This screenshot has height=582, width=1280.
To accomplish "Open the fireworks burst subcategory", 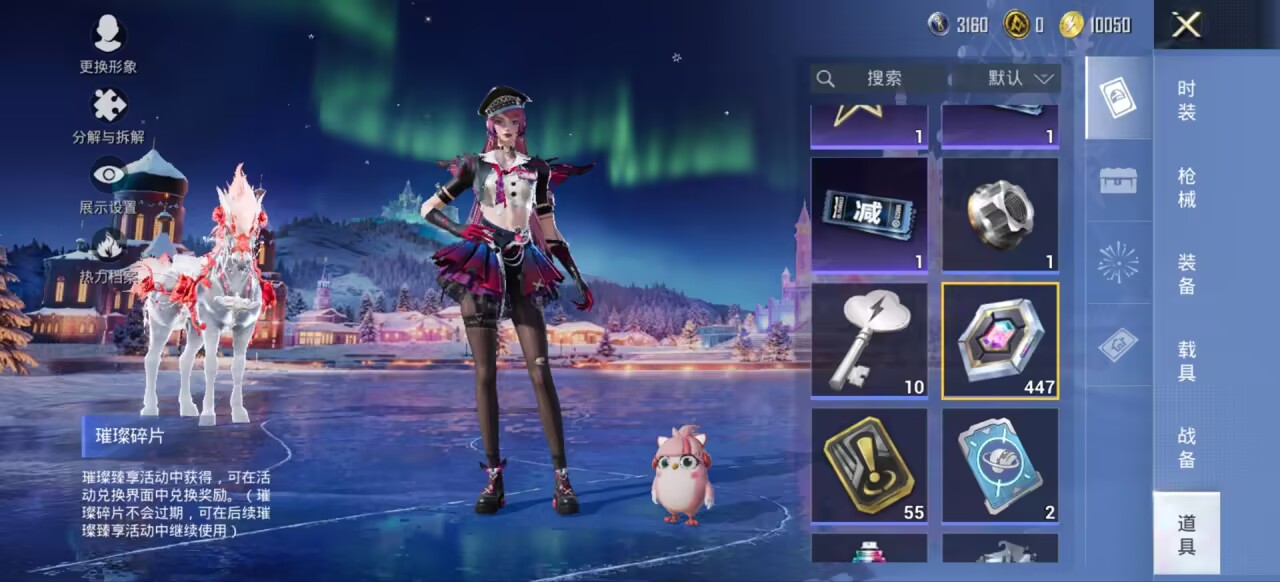I will point(1118,262).
